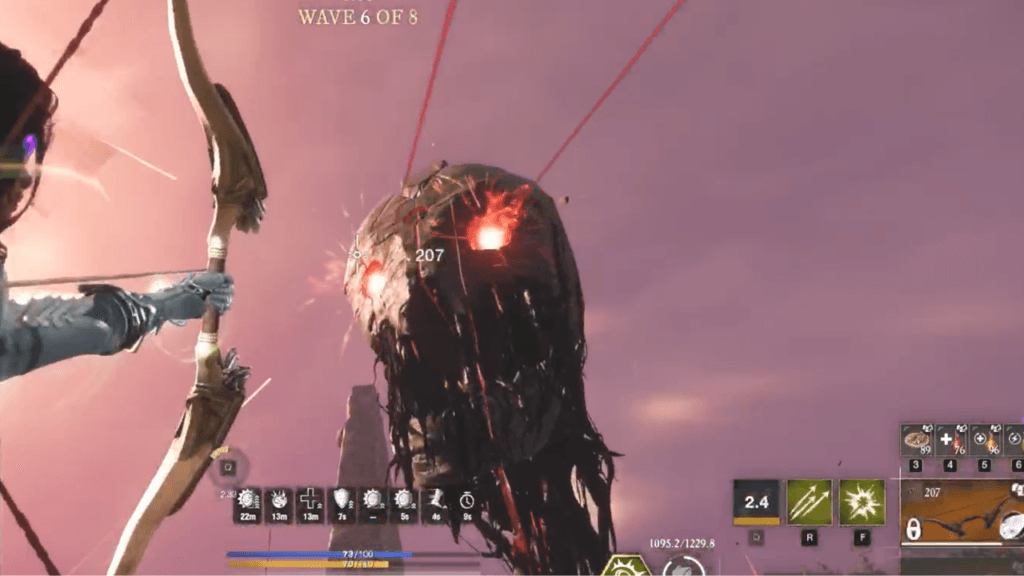
Task: Select the equipped bow weapon panel
Action: tap(962, 512)
